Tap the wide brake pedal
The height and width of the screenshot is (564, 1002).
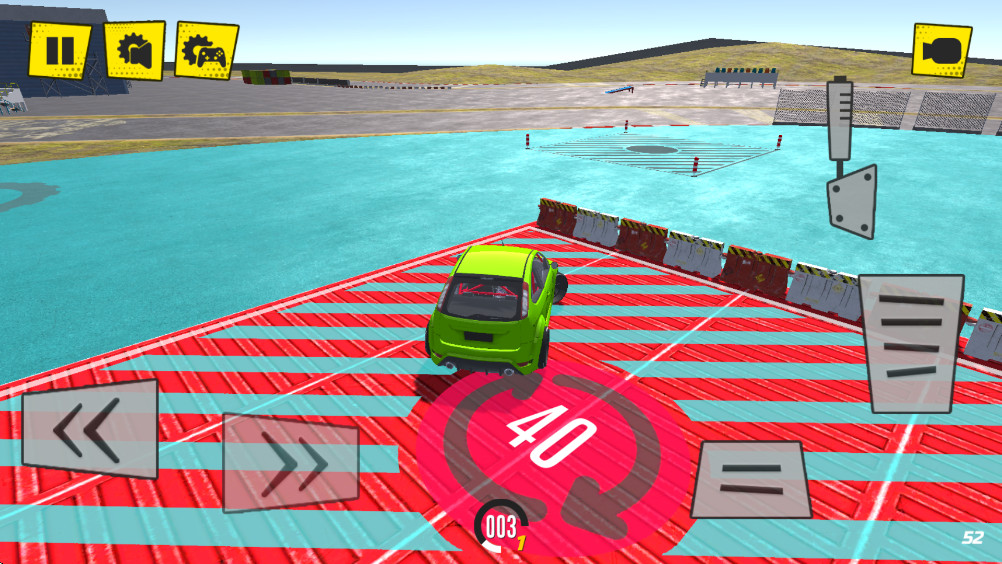click(750, 478)
